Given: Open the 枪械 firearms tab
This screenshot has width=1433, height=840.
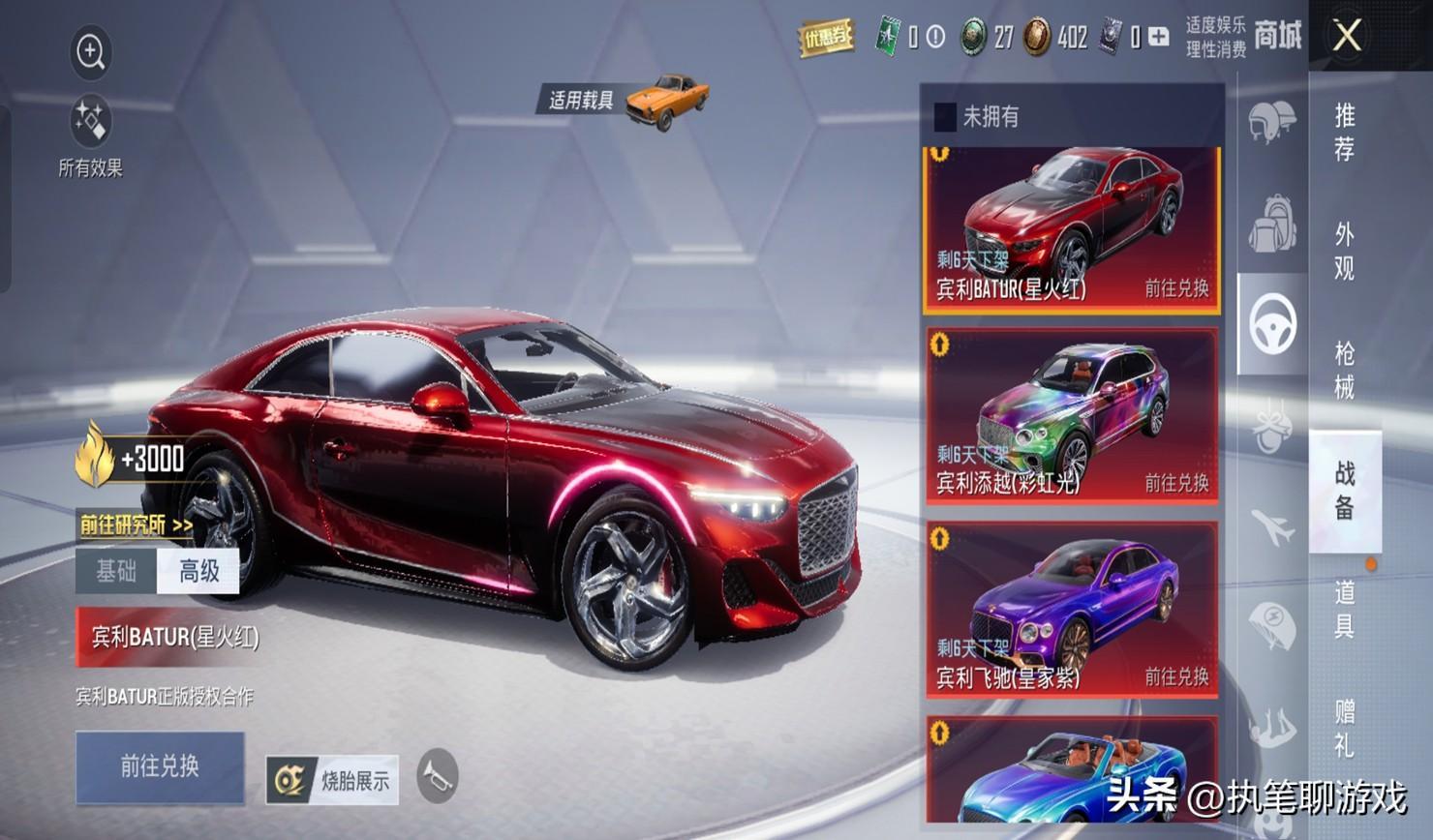Looking at the screenshot, I should click(1344, 370).
